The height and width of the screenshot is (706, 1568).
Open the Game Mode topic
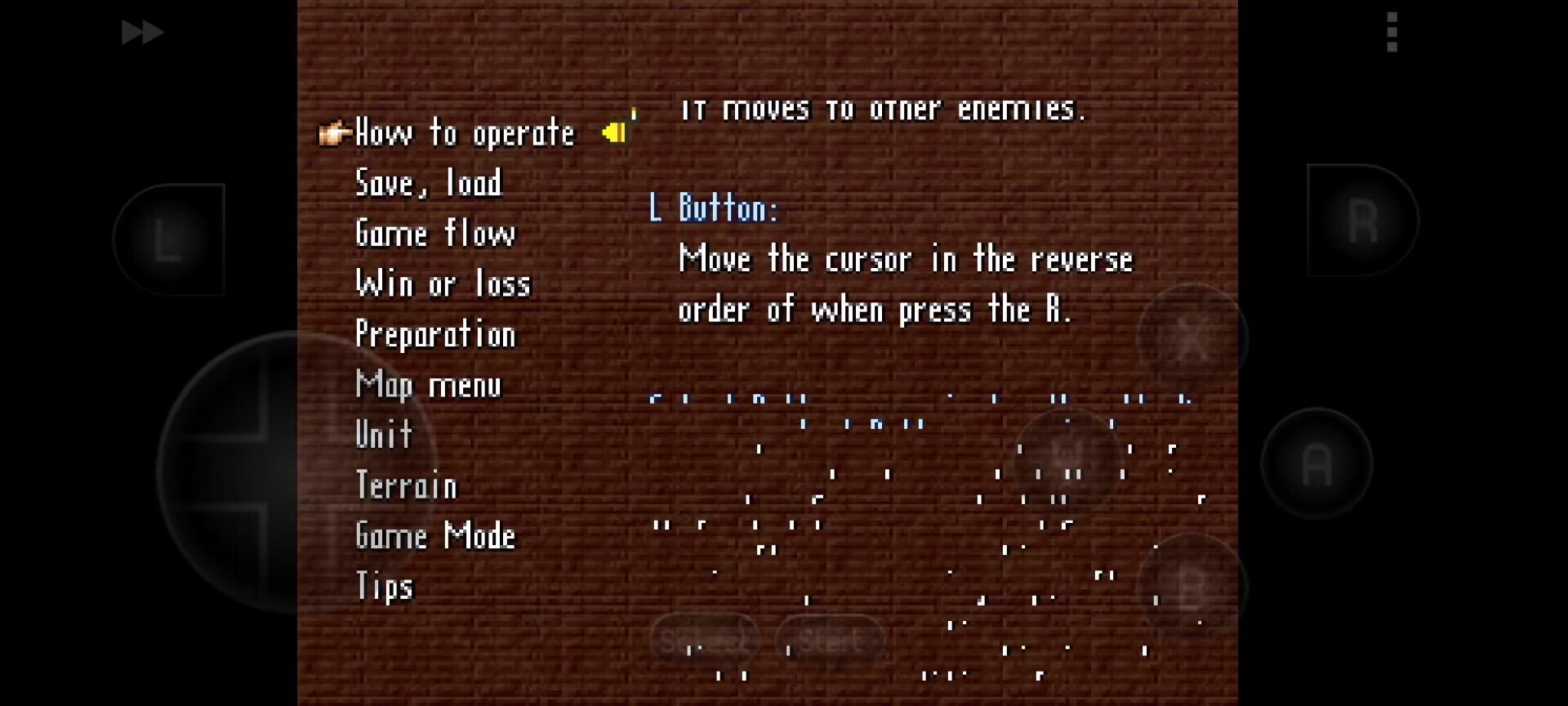[435, 536]
